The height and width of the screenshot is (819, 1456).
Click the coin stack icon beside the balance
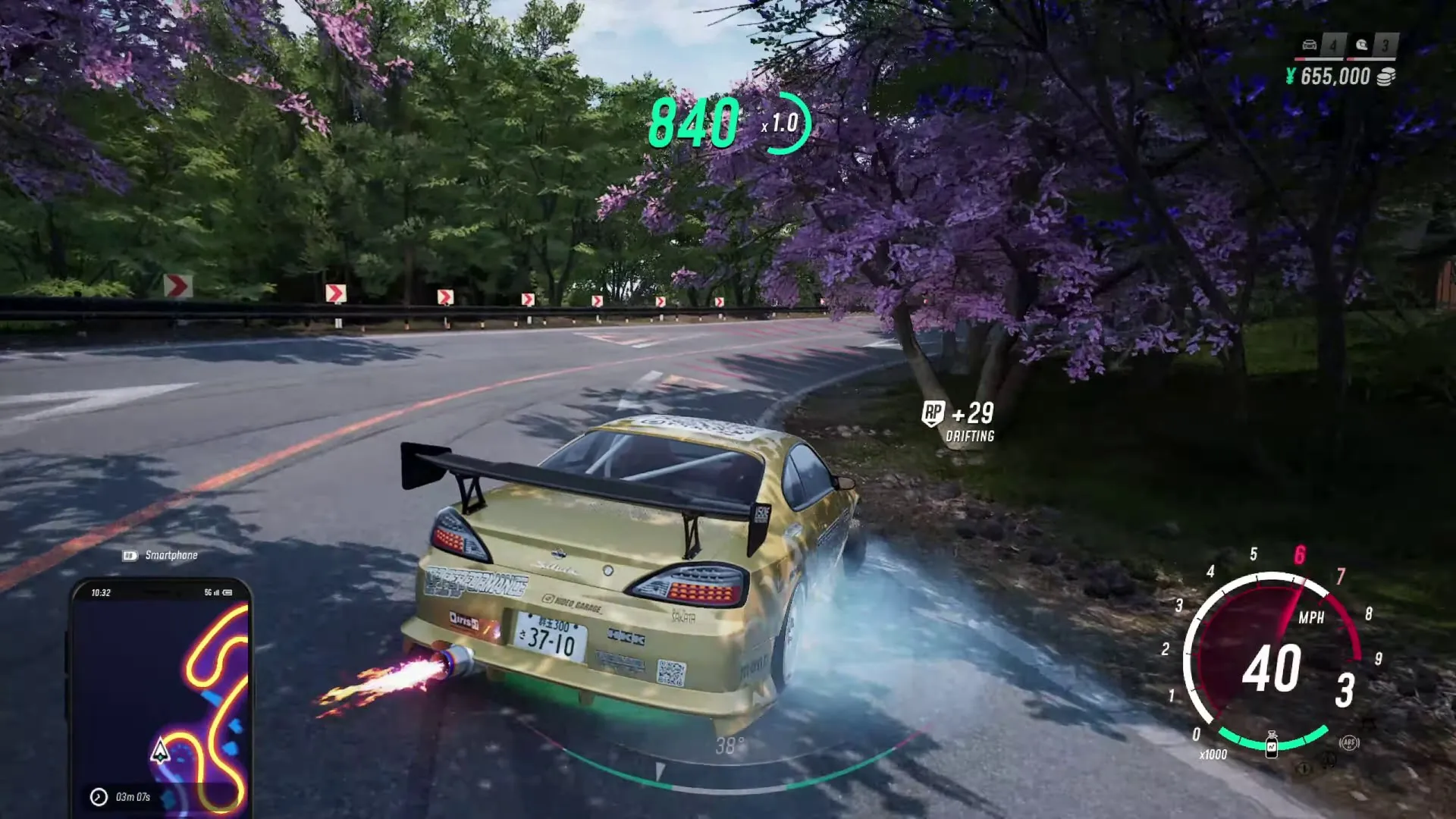[x=1385, y=77]
